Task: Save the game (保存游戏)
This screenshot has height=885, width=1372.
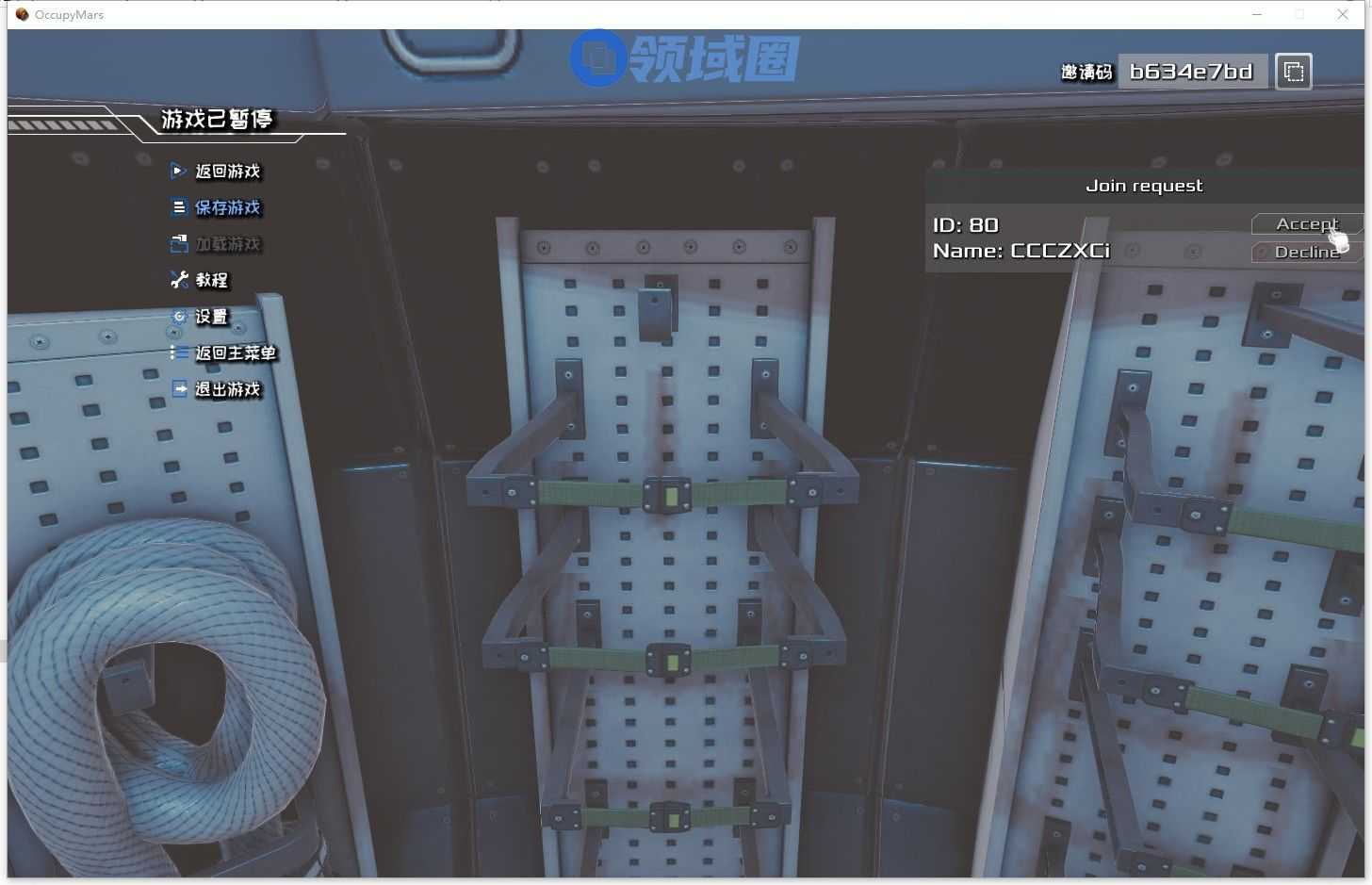Action: pyautogui.click(x=227, y=207)
